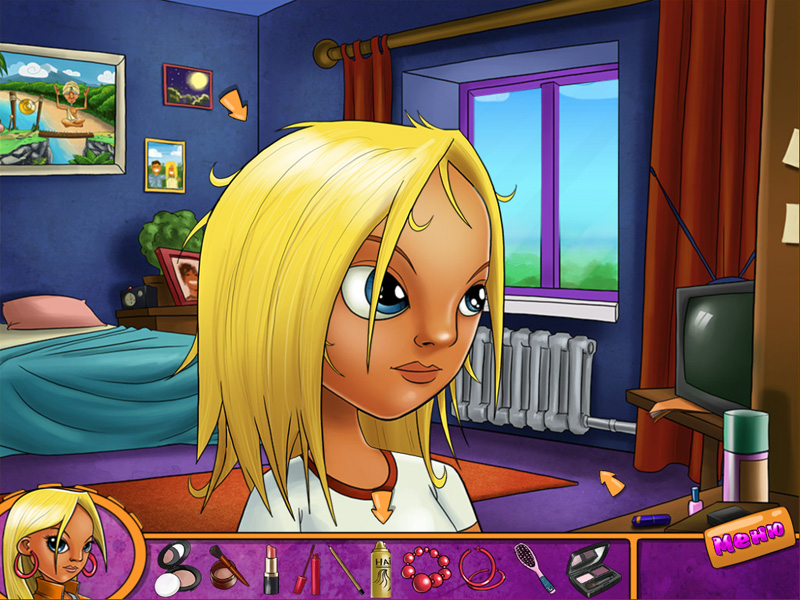Click the orange down arrow below the girl's chin

pyautogui.click(x=382, y=505)
